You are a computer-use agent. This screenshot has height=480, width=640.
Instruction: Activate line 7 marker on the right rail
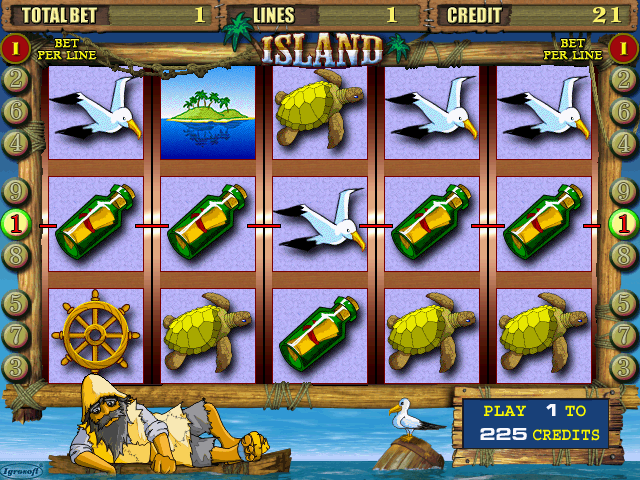point(625,334)
